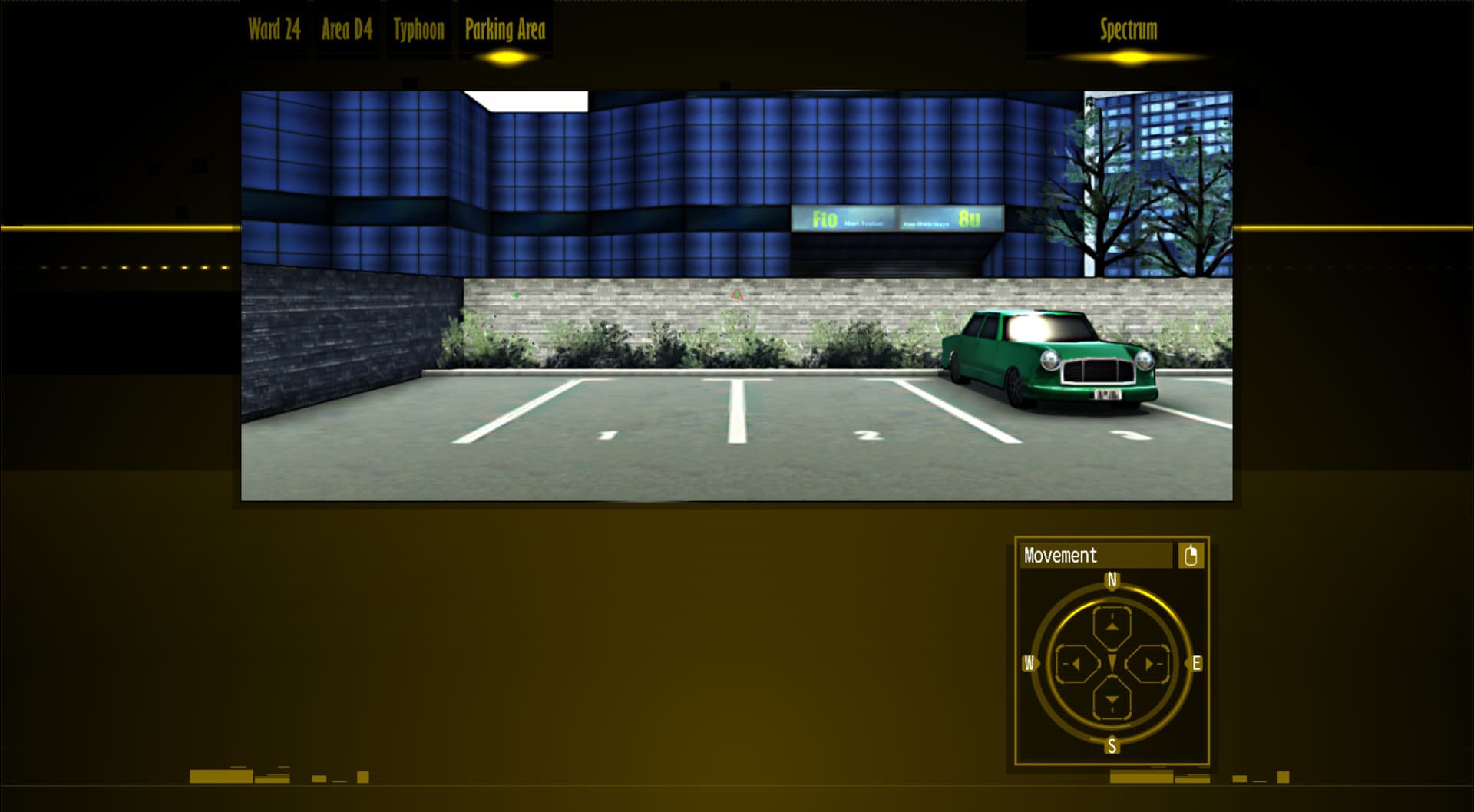Open the Typhoon tab

418,29
